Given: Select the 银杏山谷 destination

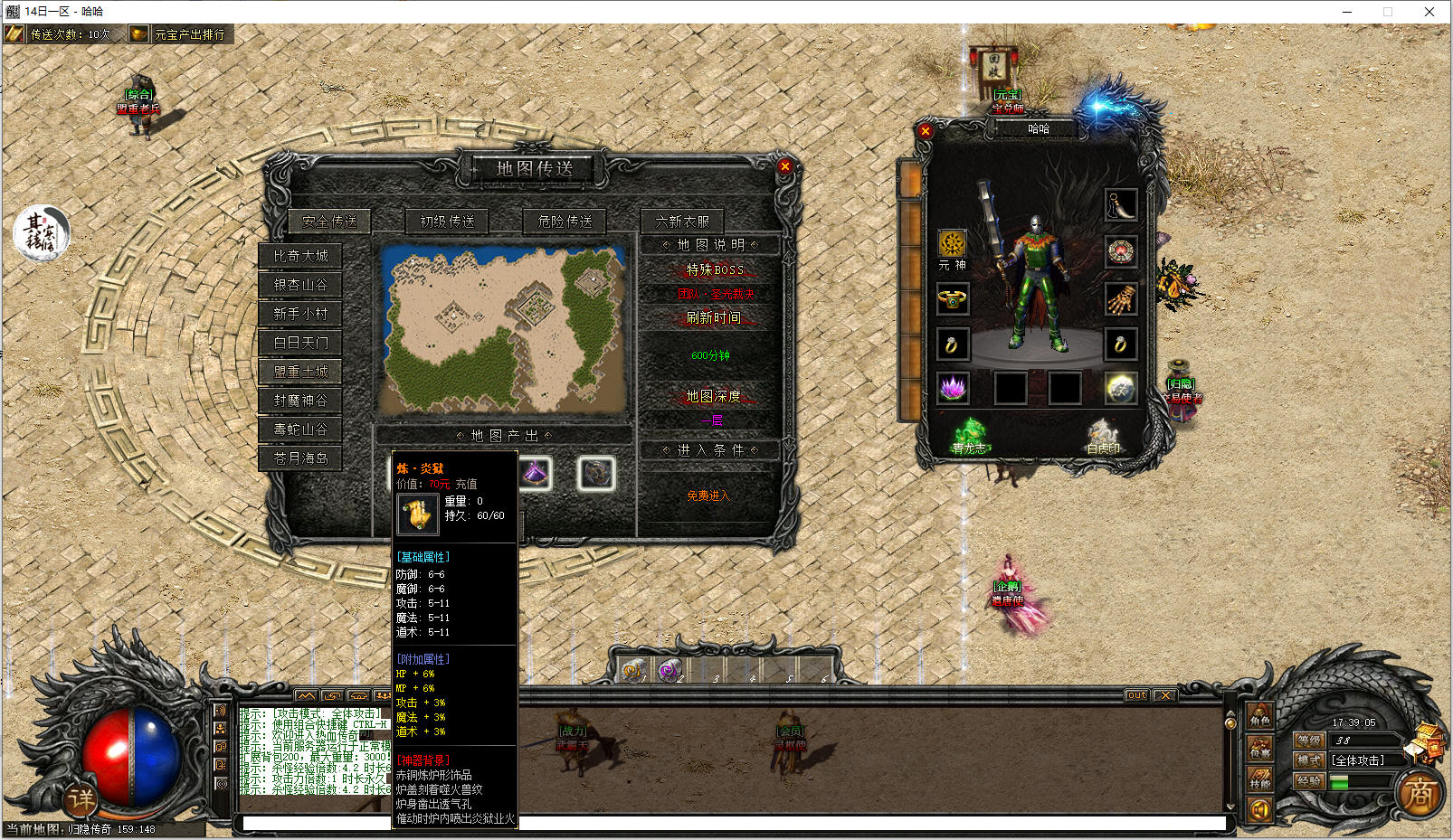Looking at the screenshot, I should tap(301, 285).
